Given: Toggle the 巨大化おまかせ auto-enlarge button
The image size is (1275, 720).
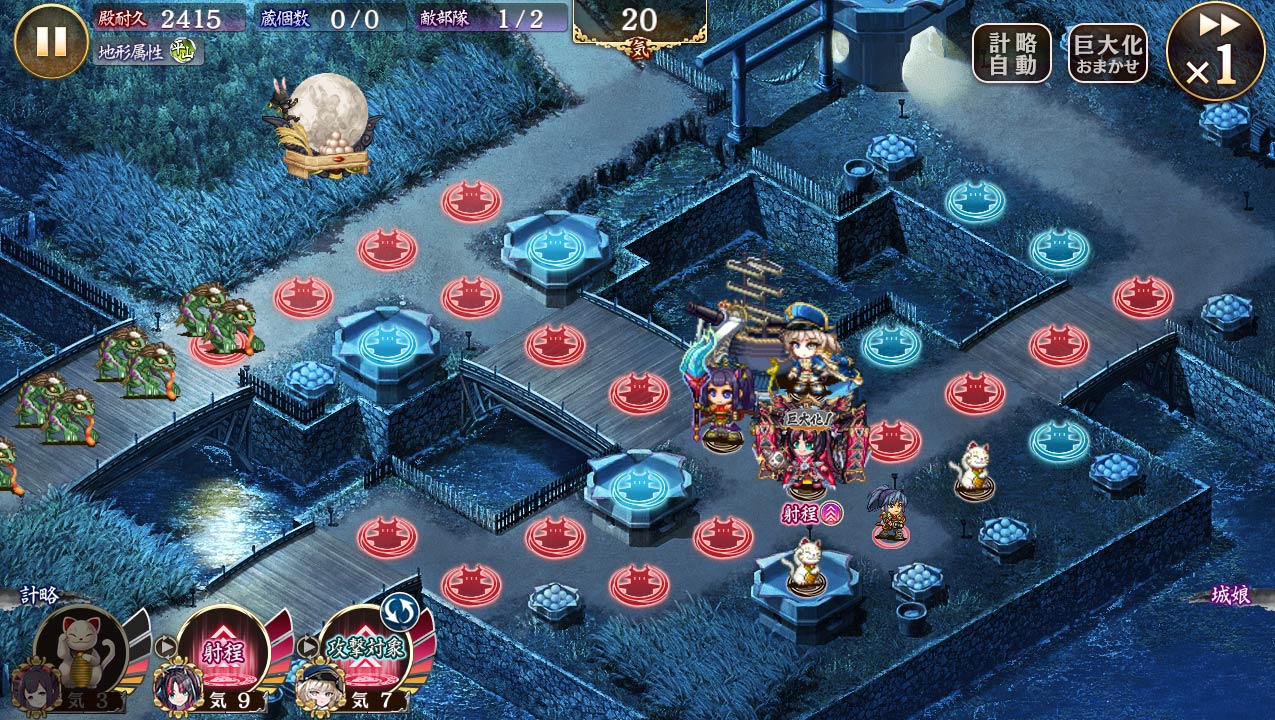Looking at the screenshot, I should pos(1107,53).
